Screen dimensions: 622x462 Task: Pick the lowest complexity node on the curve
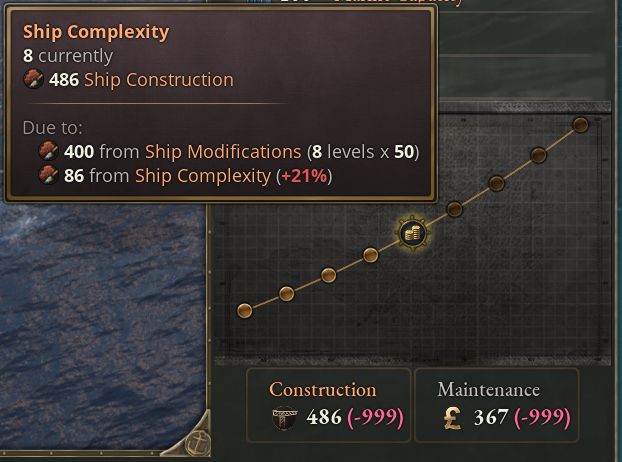coord(244,311)
